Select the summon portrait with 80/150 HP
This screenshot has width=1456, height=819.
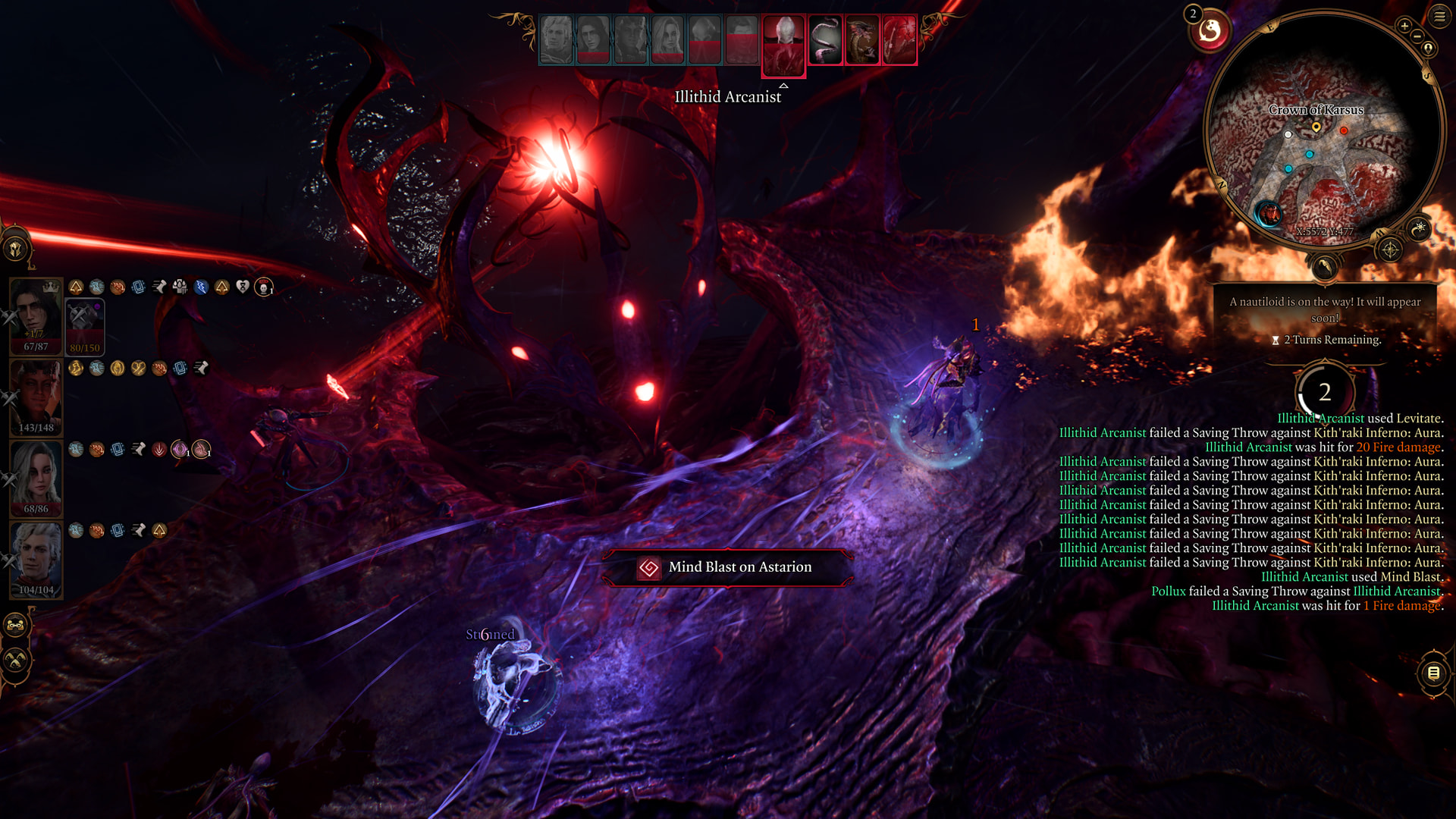click(84, 326)
